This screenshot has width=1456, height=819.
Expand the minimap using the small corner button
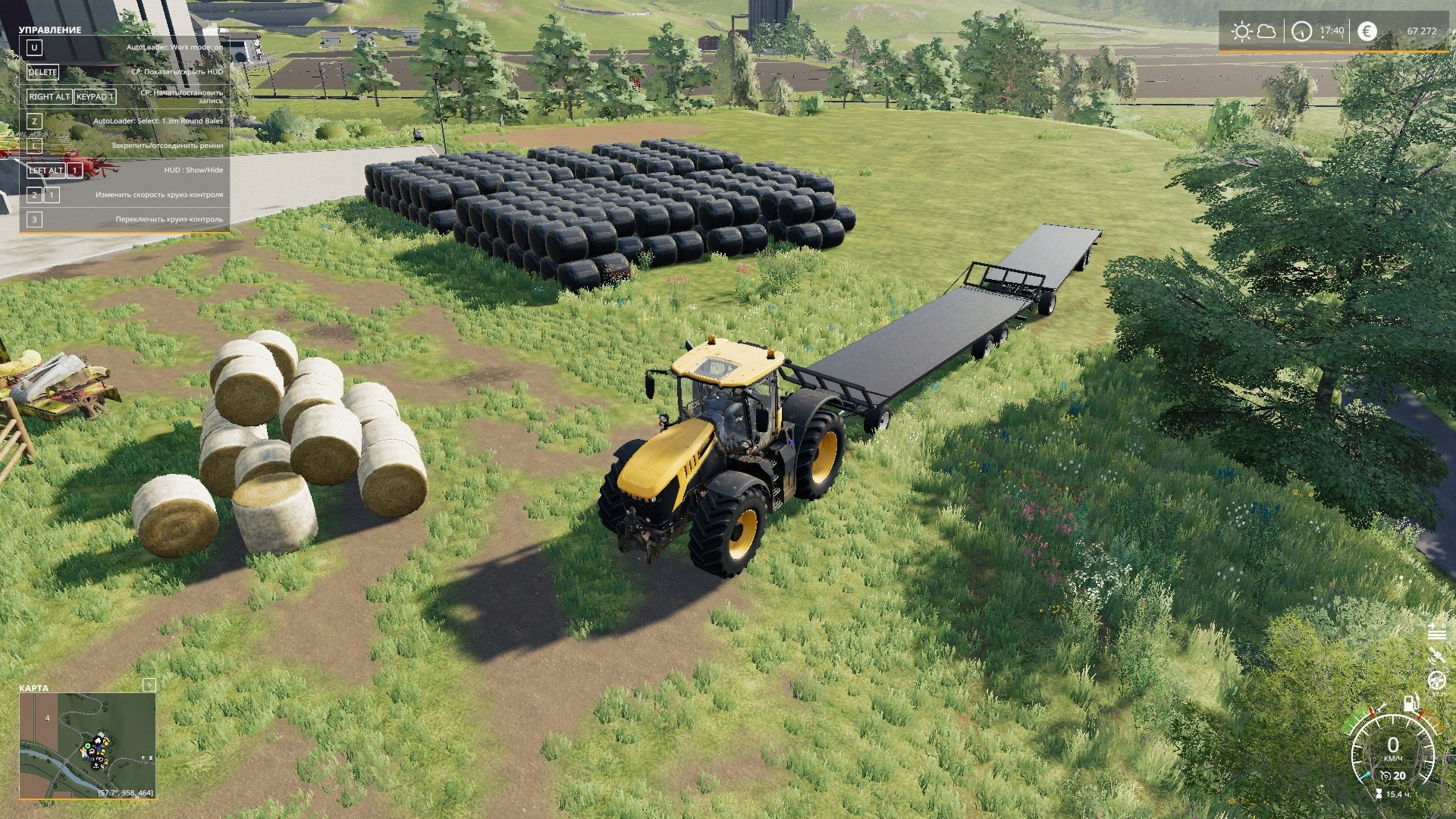click(x=149, y=685)
